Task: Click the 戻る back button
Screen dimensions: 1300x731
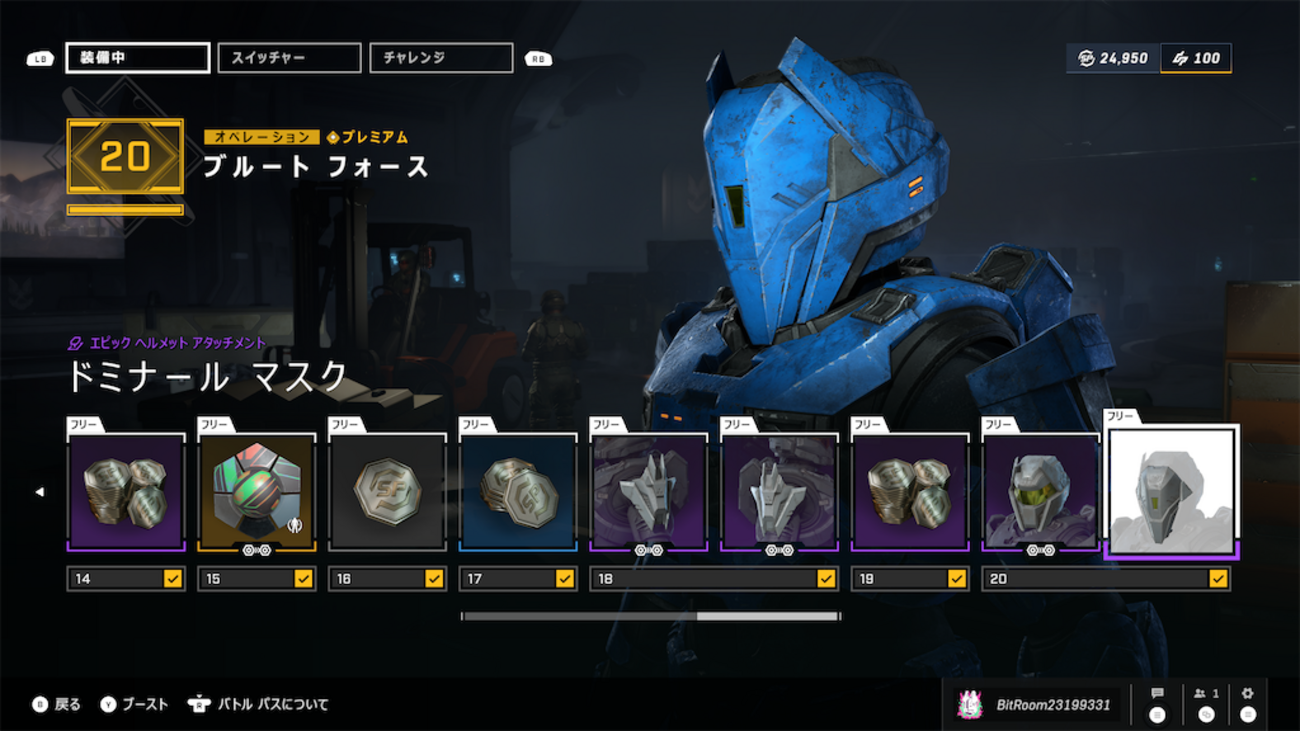Action: click(57, 705)
